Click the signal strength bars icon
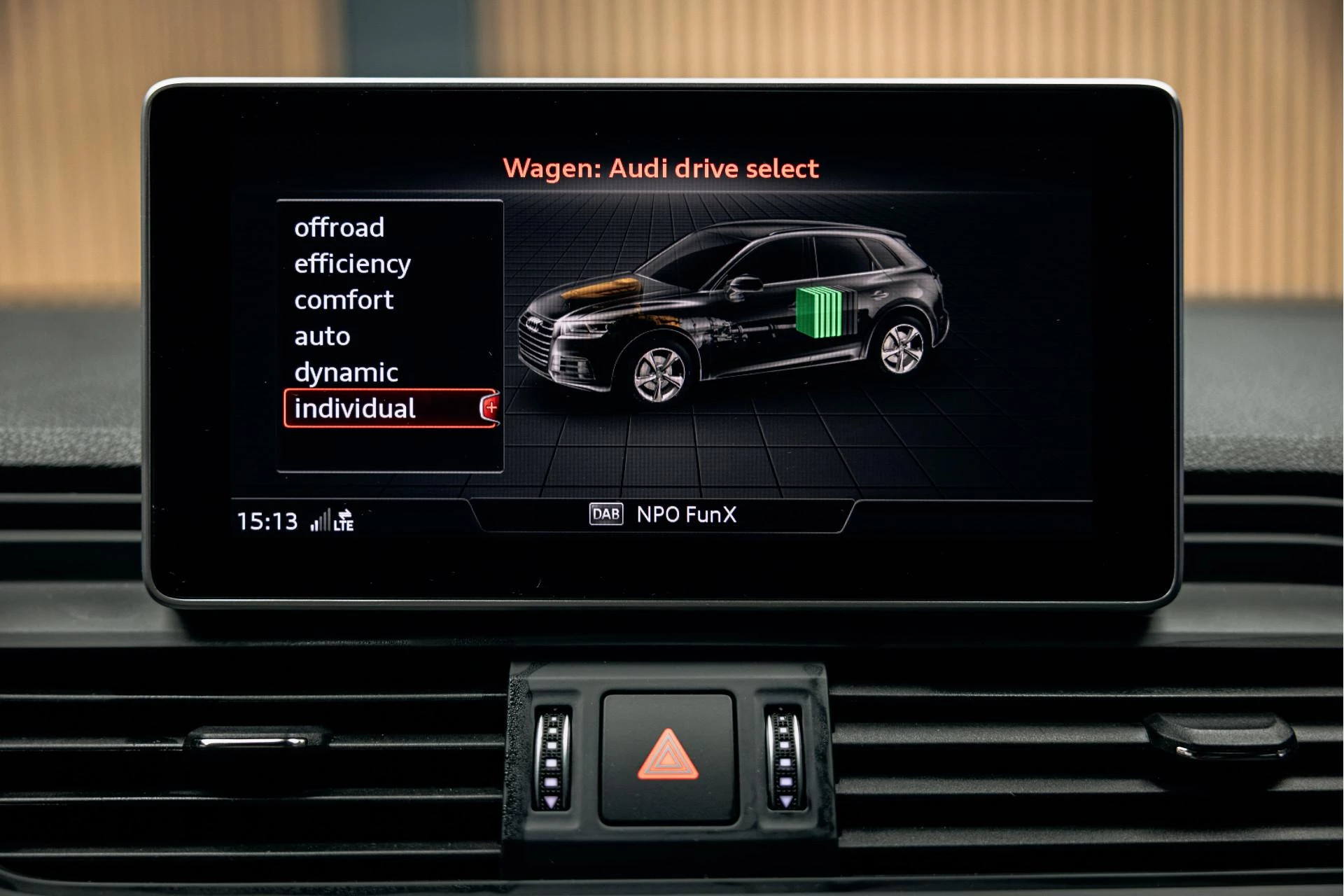This screenshot has height=896, width=1344. 321,521
